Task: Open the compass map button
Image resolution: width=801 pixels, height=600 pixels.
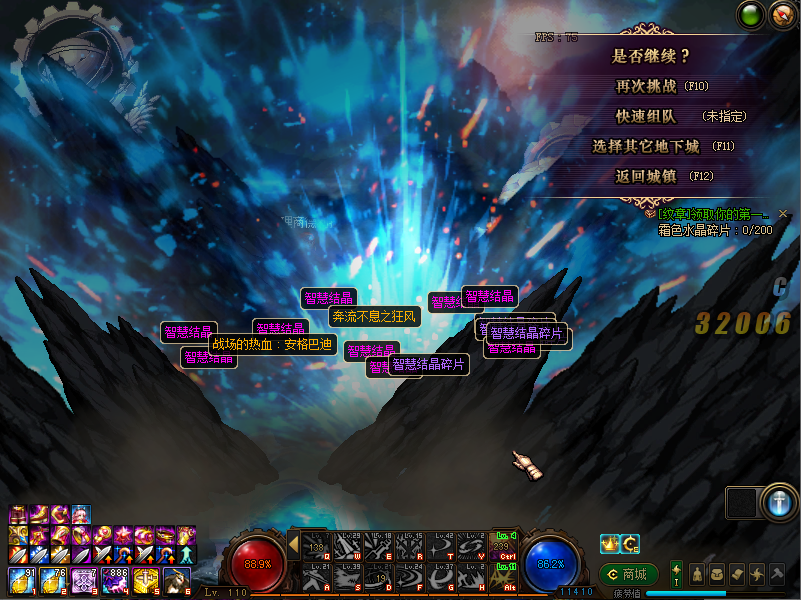Action: pyautogui.click(x=783, y=15)
